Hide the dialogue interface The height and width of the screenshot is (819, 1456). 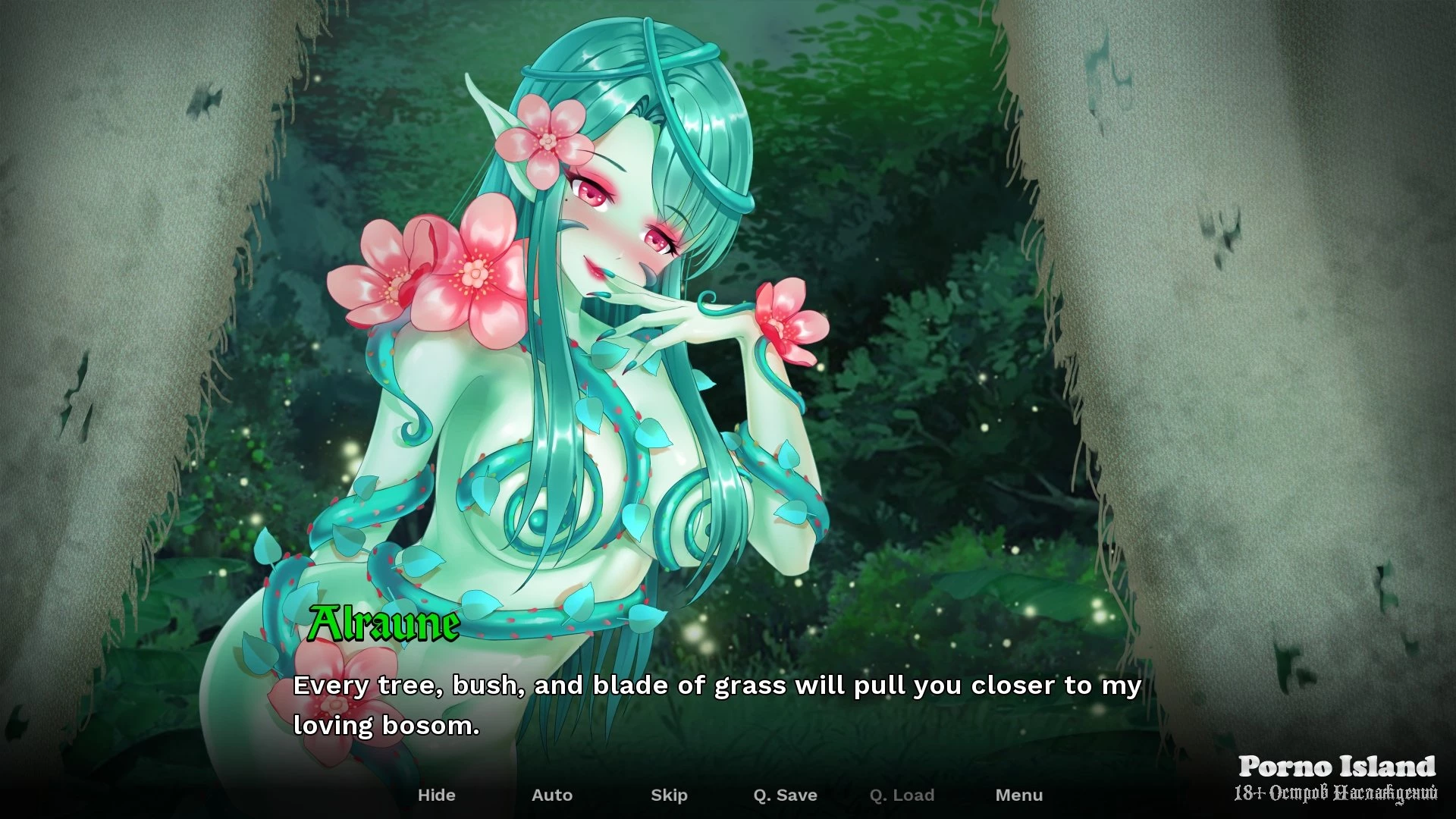(x=436, y=795)
